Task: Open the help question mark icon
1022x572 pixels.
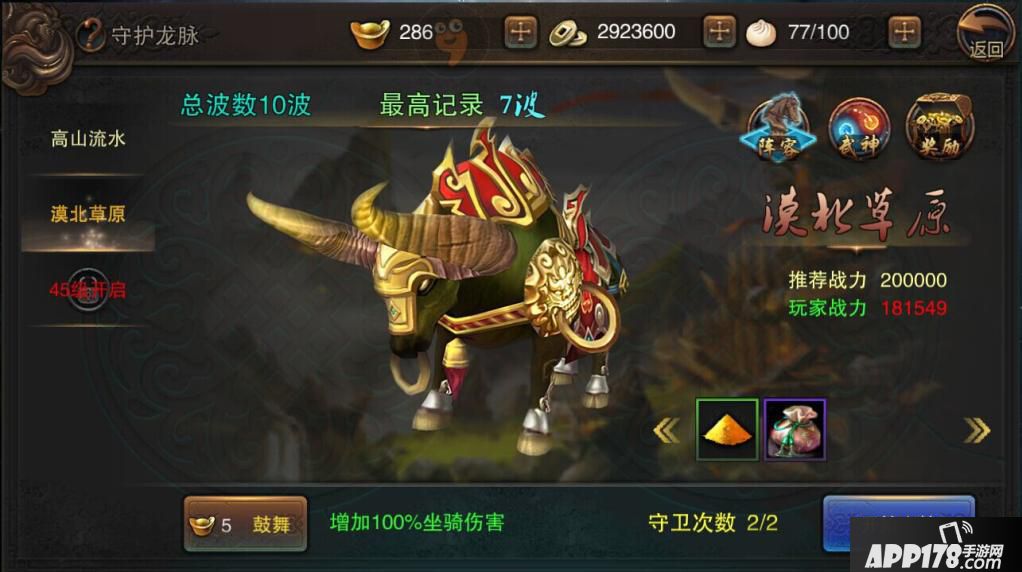Action: click(91, 35)
